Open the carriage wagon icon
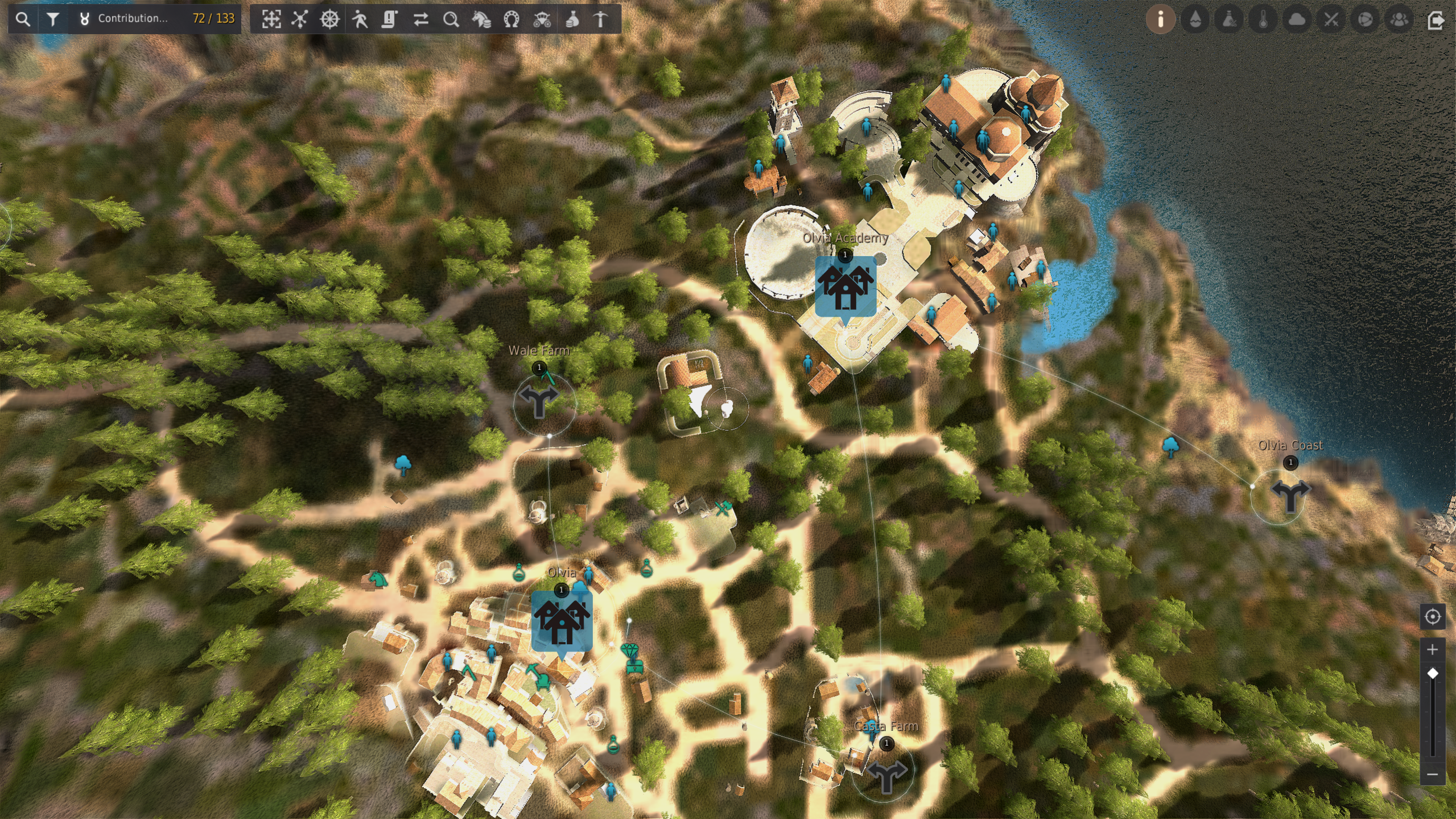This screenshot has width=1456, height=819. [x=542, y=19]
